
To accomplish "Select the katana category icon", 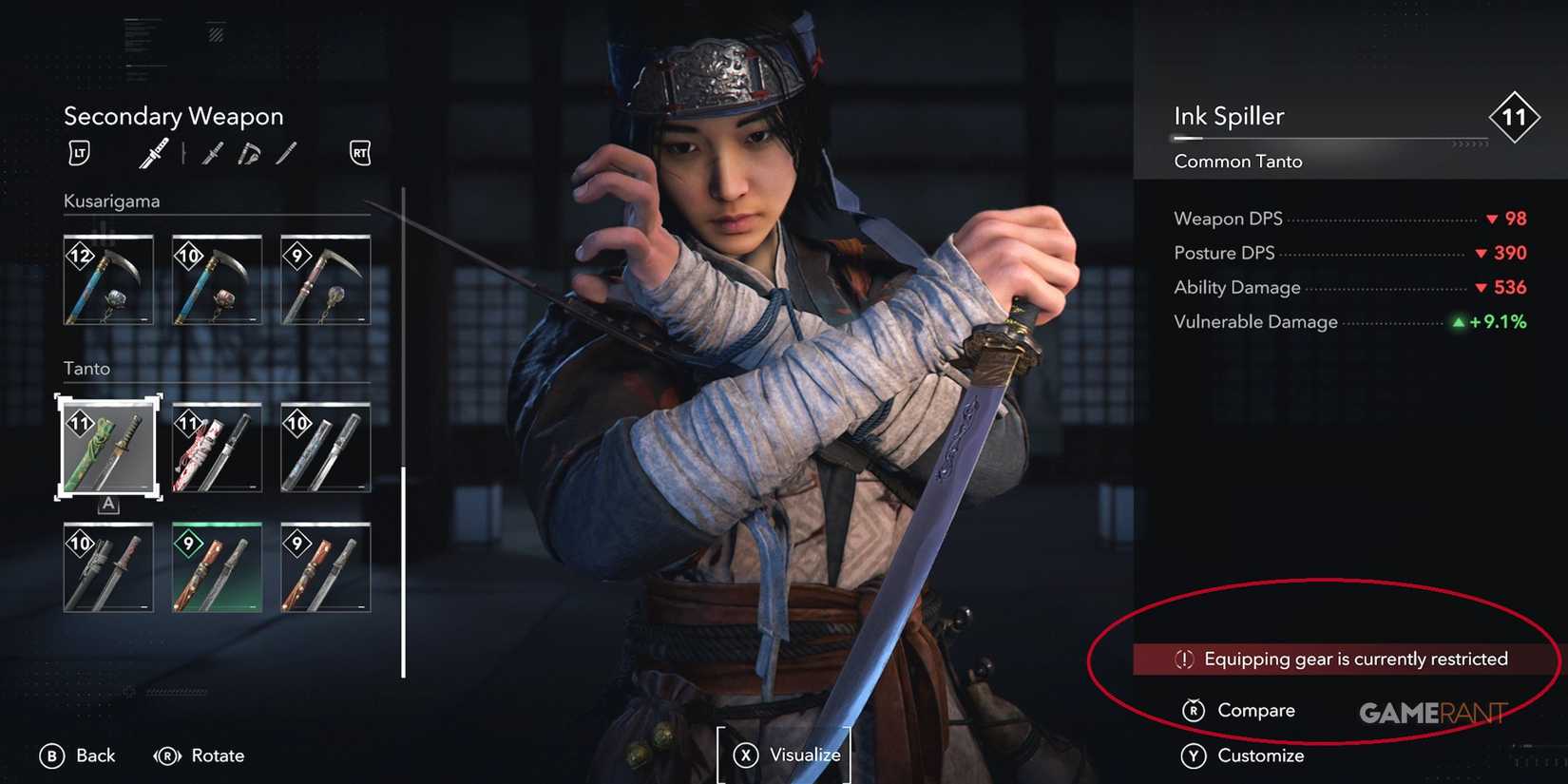I will 154,152.
